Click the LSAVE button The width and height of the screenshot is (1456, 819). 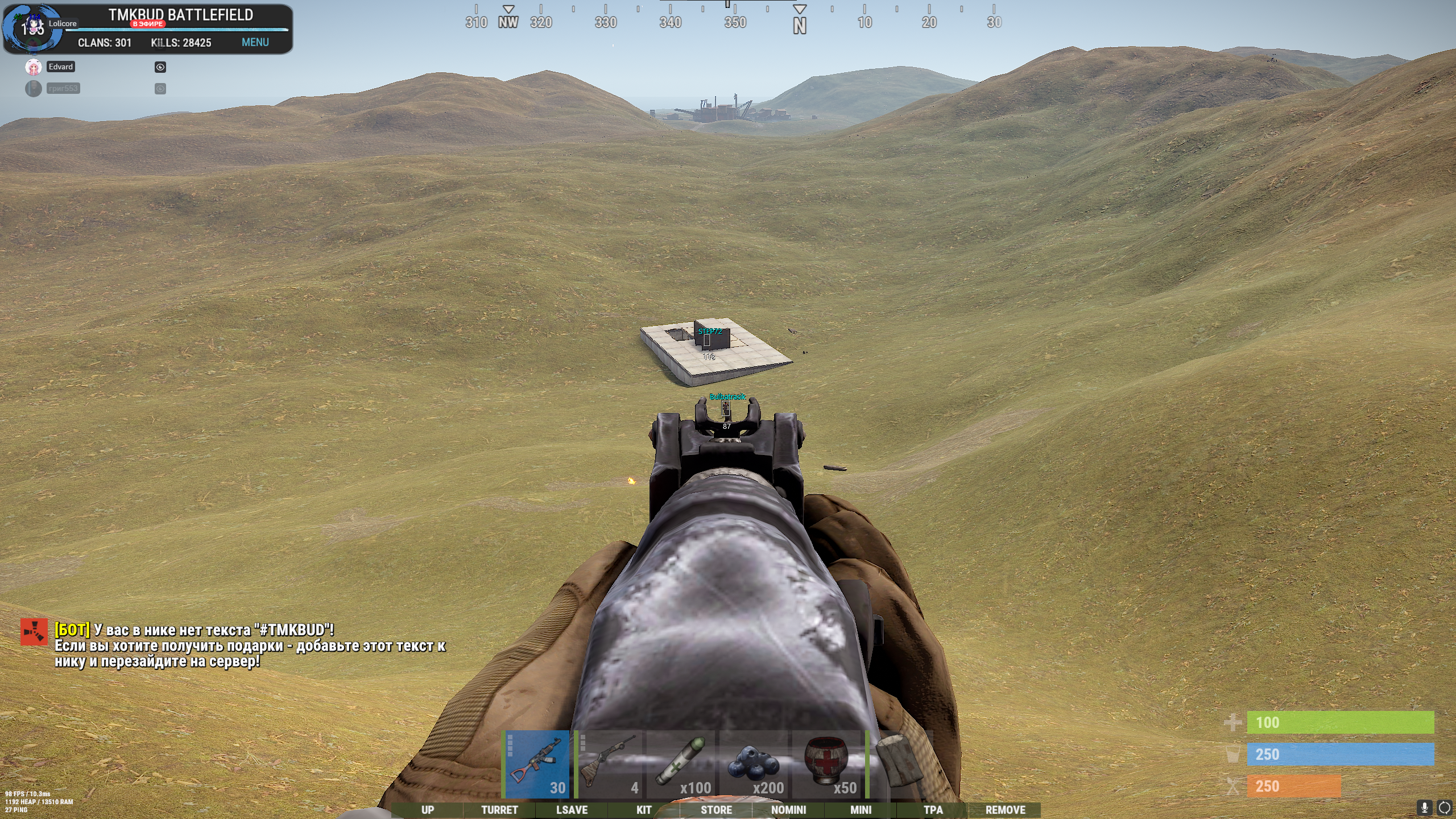tap(572, 810)
